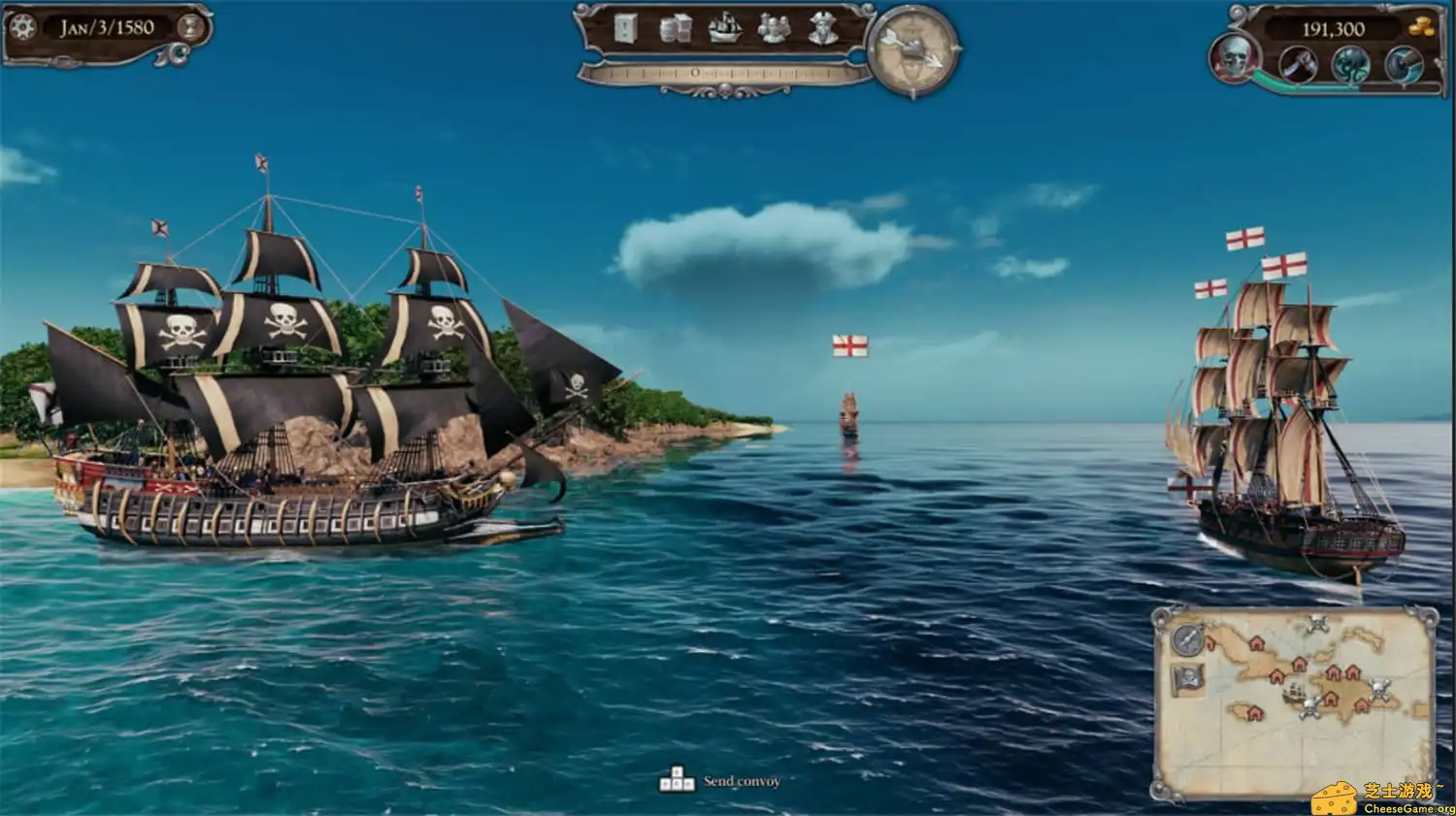Open the ship management icon on top toolbar
The height and width of the screenshot is (816, 1456).
pyautogui.click(x=723, y=29)
